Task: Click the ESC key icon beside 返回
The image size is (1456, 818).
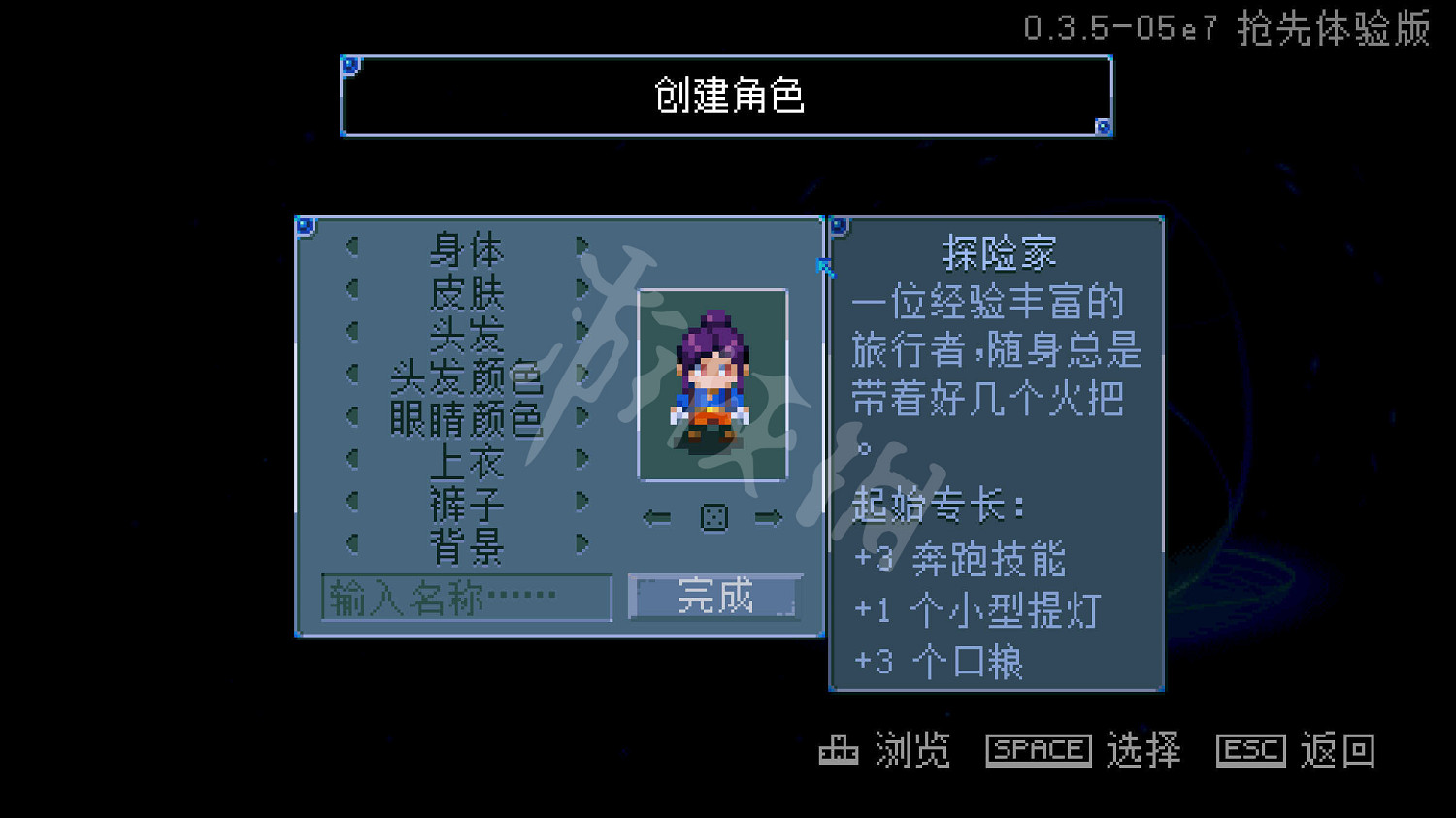Action: 1250,749
